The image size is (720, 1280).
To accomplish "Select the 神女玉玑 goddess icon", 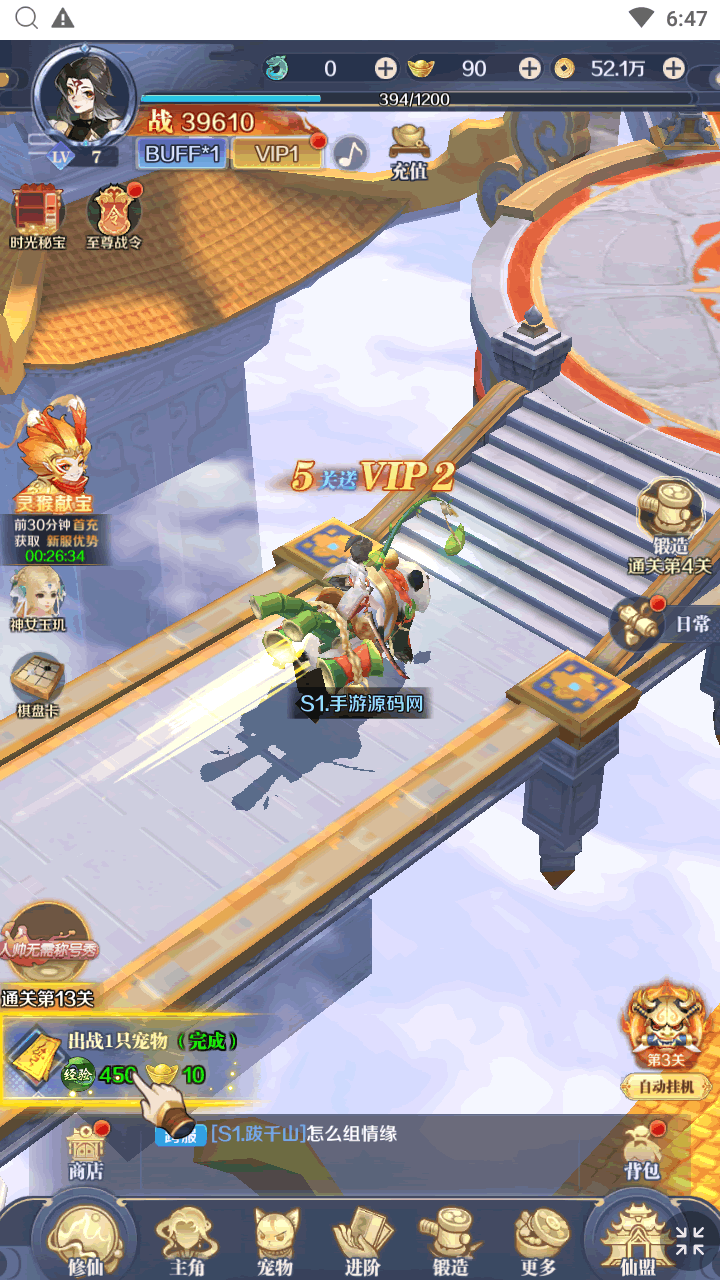I will point(38,598).
